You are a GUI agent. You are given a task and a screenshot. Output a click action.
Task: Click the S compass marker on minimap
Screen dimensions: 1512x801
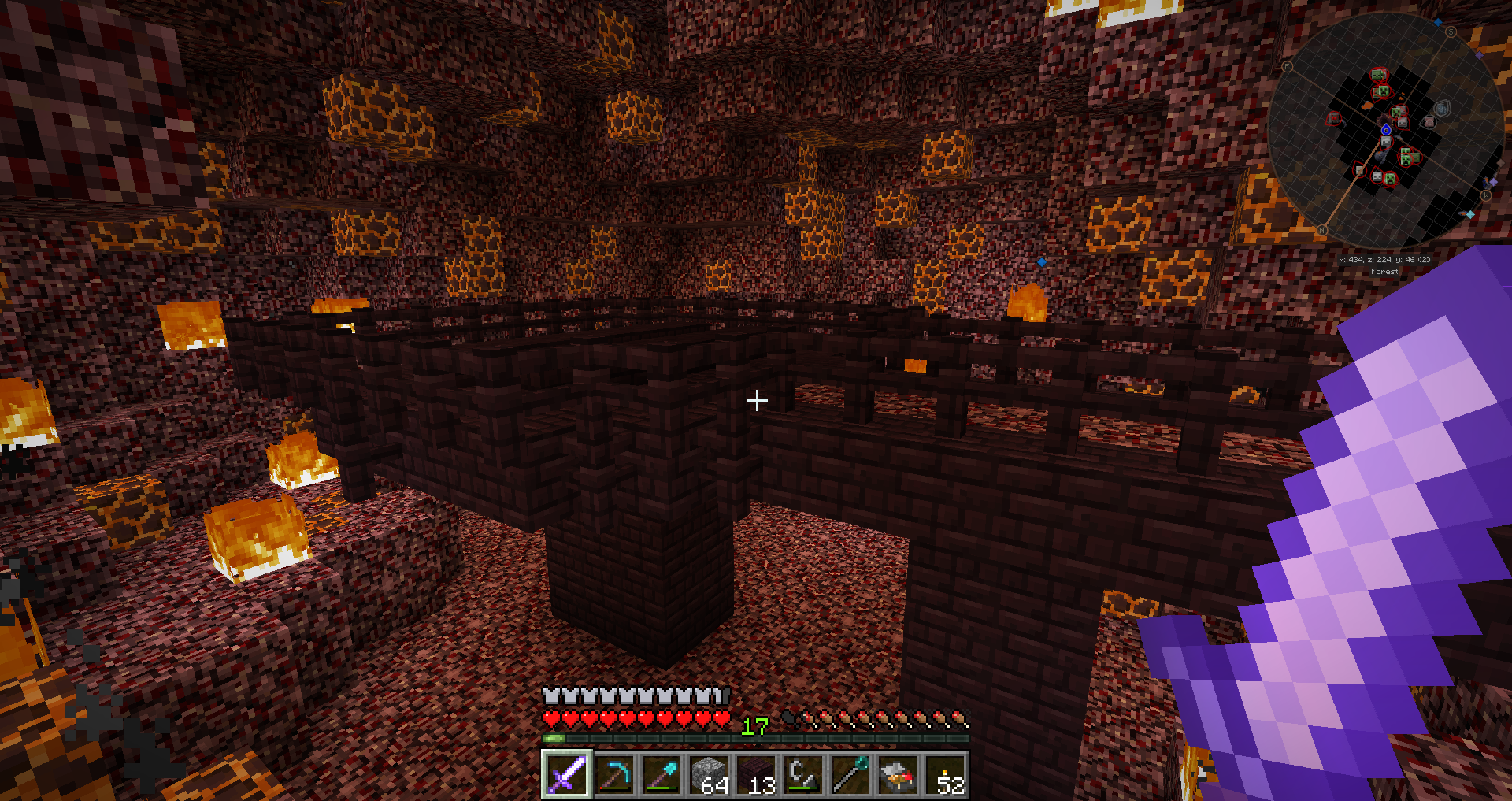[1451, 32]
